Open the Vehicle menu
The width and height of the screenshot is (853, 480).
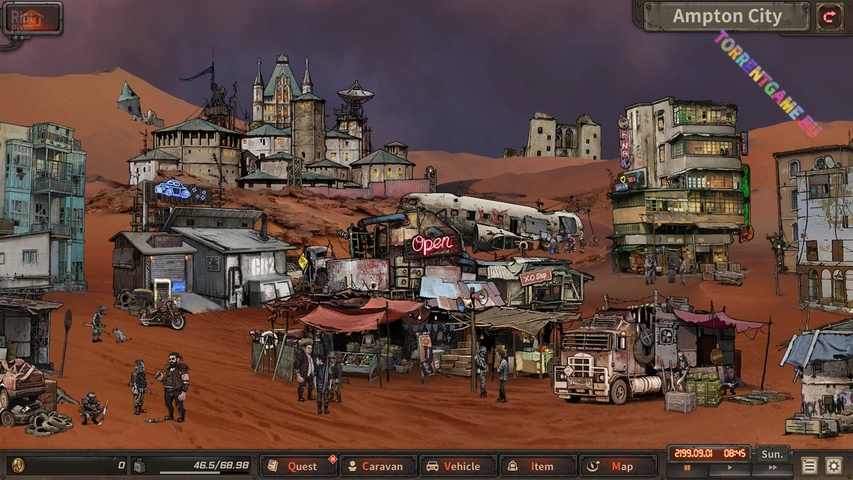tap(458, 466)
